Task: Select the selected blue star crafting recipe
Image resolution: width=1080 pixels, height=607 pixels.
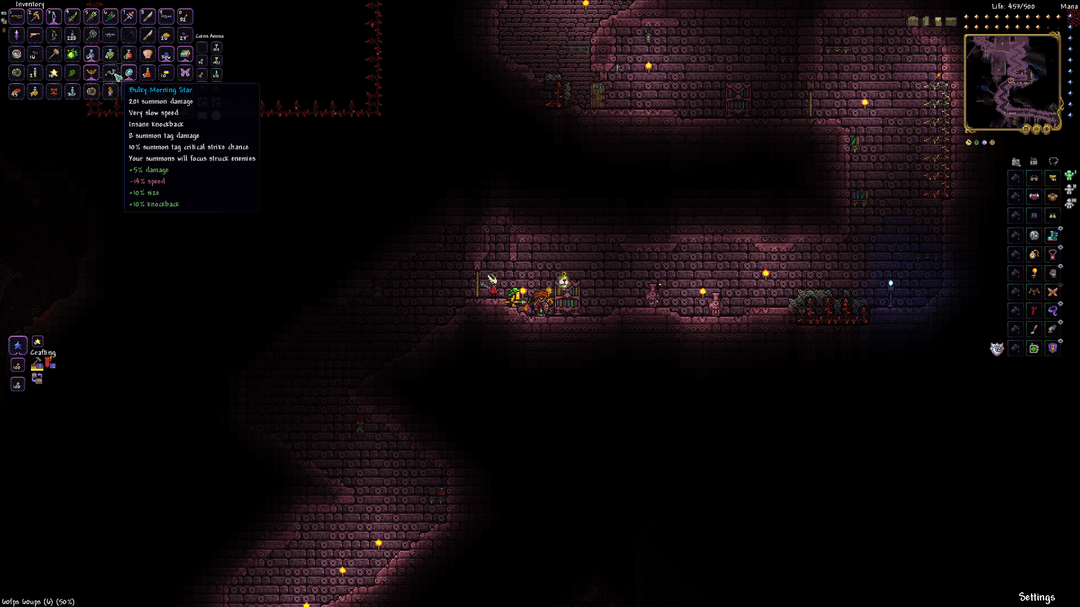Action: pos(17,346)
